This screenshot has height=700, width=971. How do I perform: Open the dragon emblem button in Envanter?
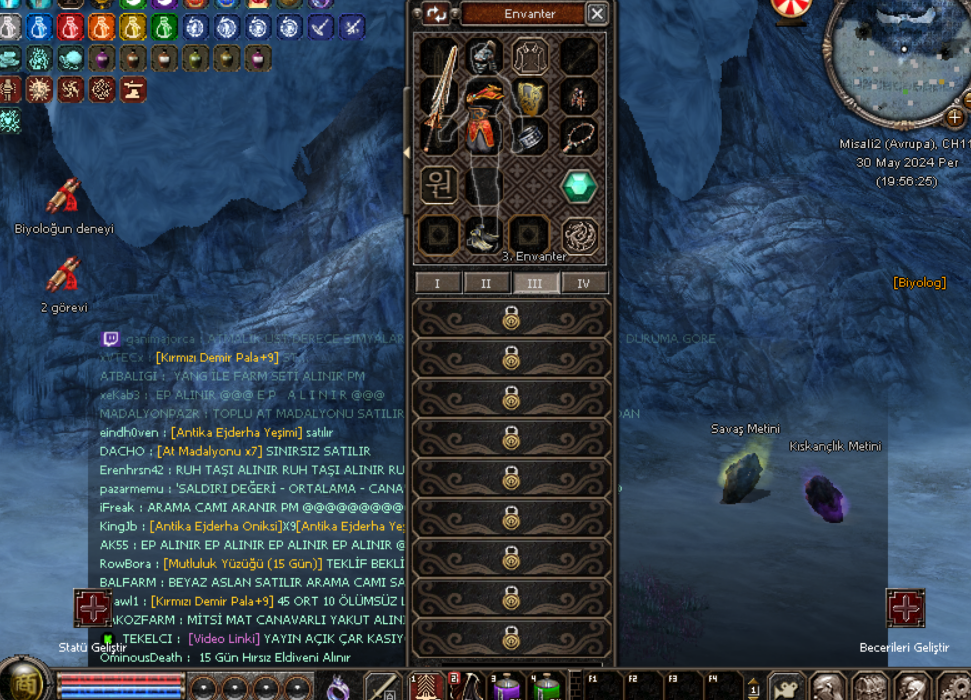pos(578,235)
